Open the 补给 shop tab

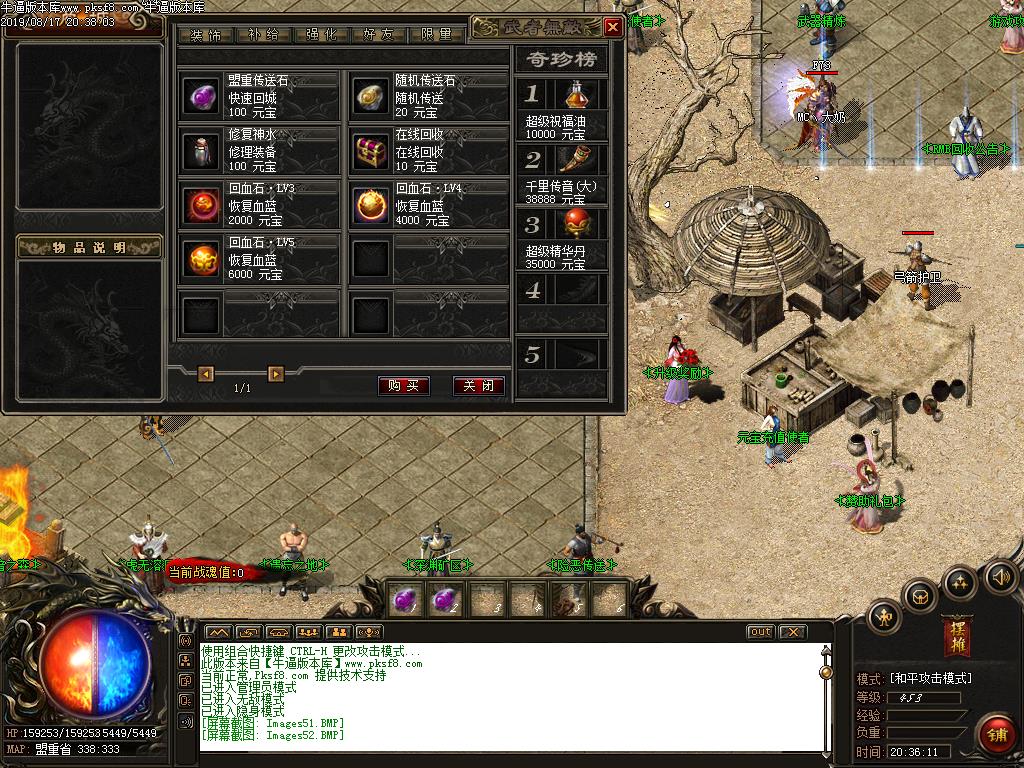(265, 35)
